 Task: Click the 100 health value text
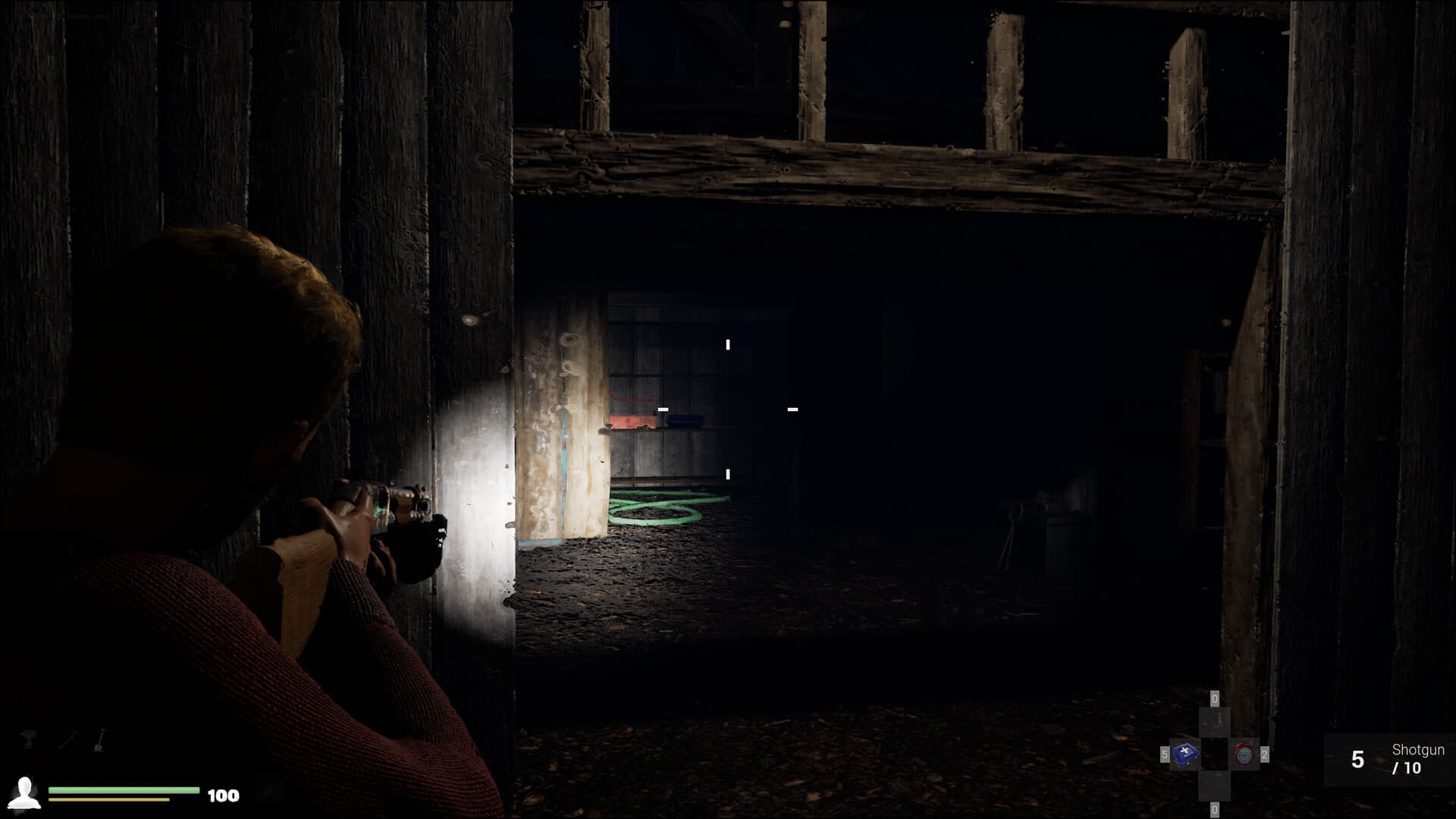(x=224, y=795)
